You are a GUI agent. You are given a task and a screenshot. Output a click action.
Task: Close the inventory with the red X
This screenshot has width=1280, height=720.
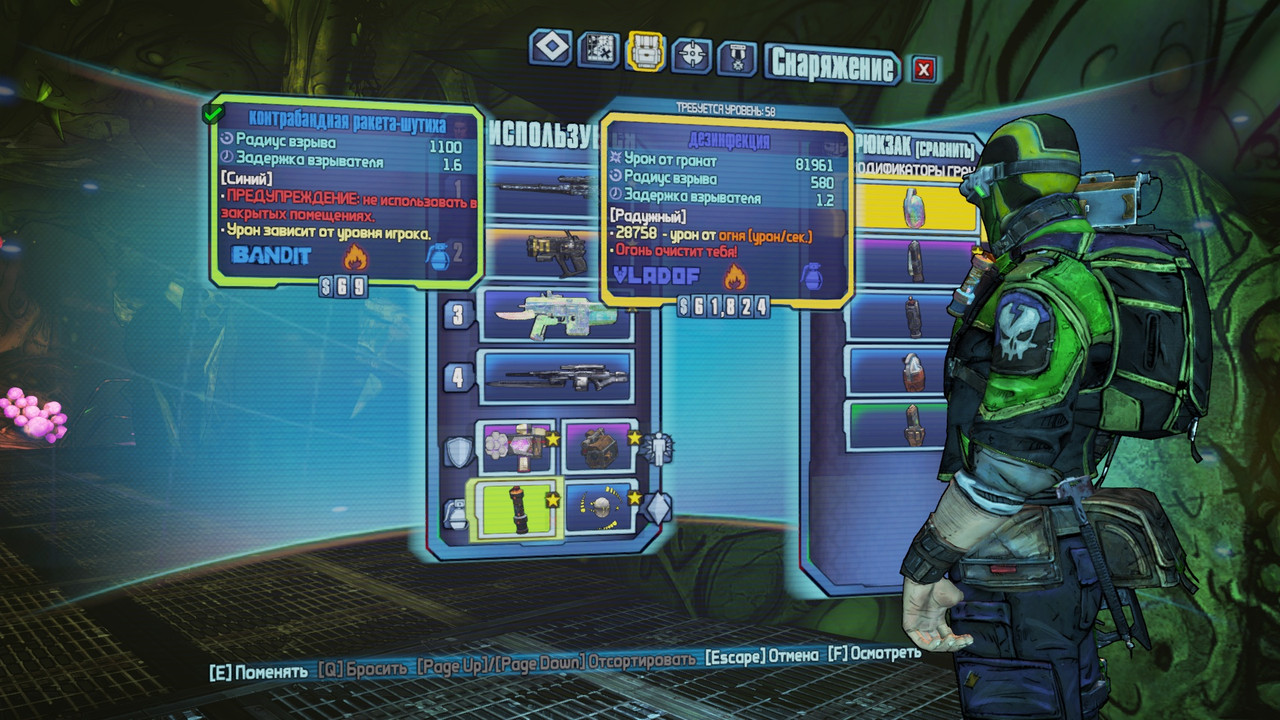(x=924, y=69)
